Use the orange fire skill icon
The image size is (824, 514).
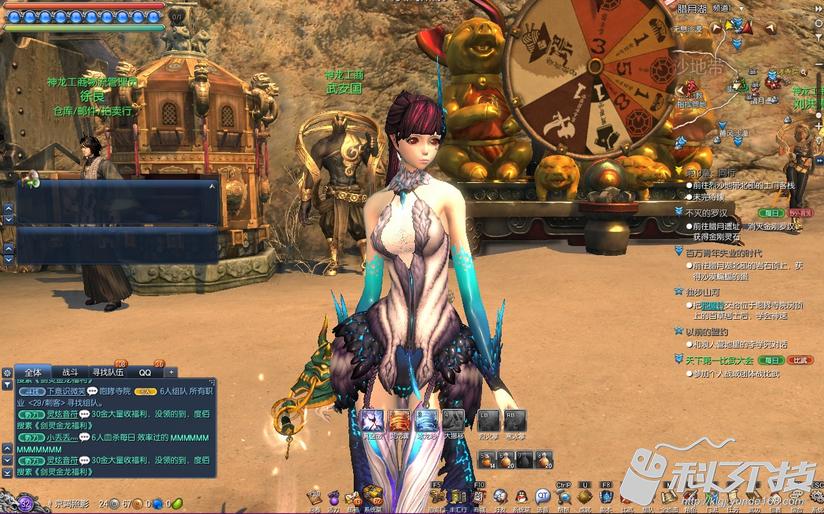398,420
